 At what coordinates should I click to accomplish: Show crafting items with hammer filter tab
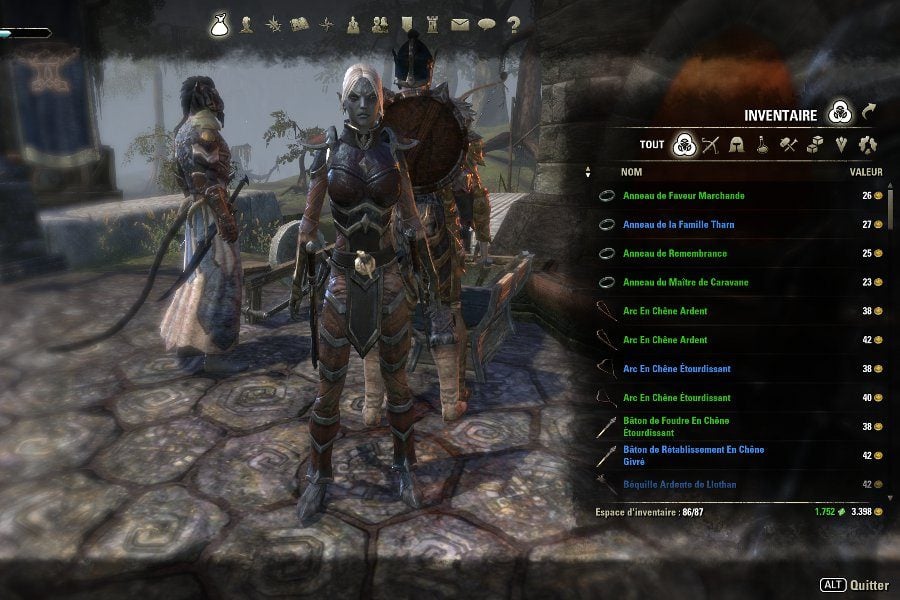(x=788, y=144)
